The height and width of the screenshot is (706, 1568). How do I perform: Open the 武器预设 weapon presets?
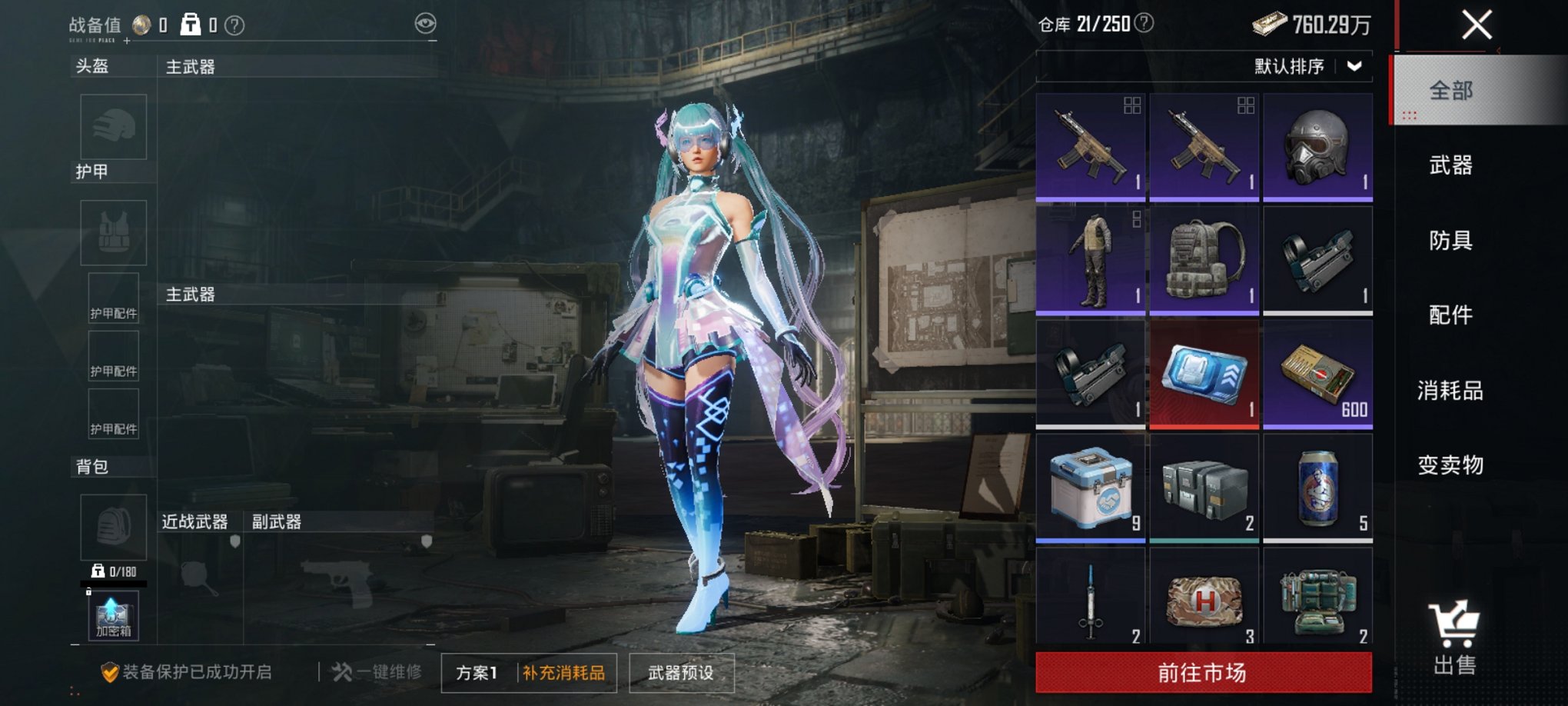click(x=681, y=671)
